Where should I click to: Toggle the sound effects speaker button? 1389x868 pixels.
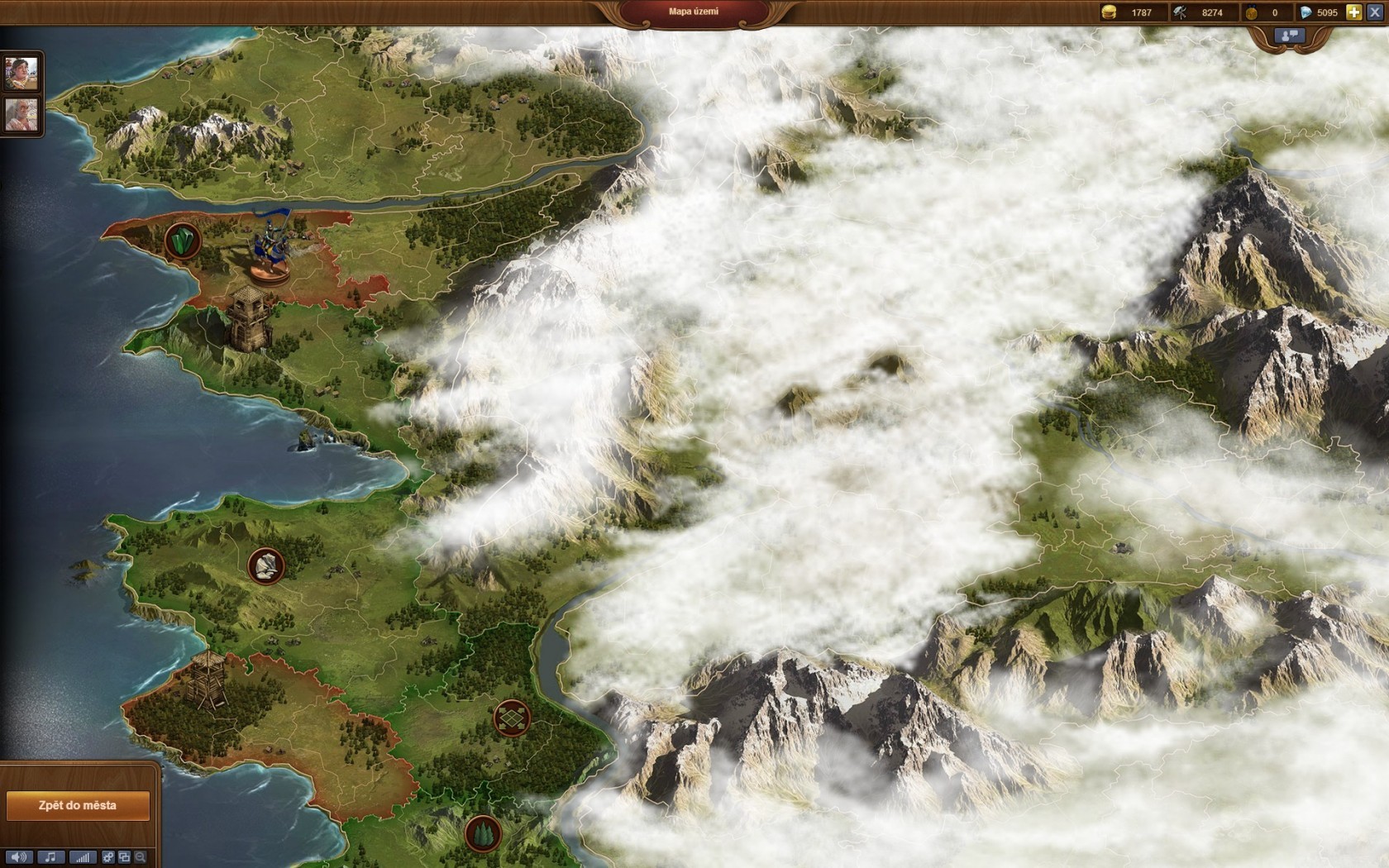tap(18, 857)
